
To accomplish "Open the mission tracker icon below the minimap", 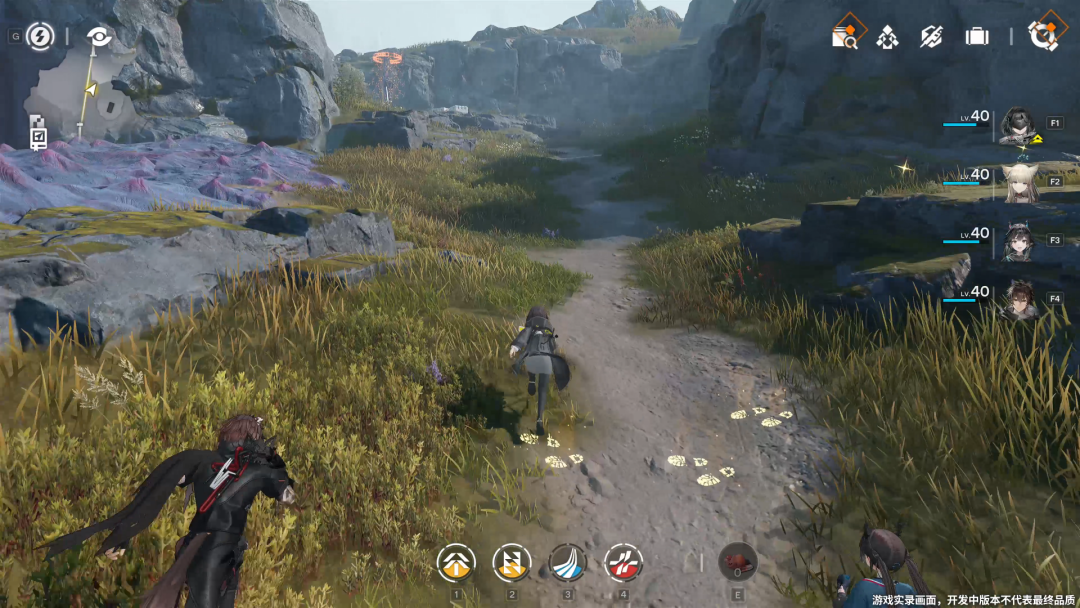I will tap(38, 132).
